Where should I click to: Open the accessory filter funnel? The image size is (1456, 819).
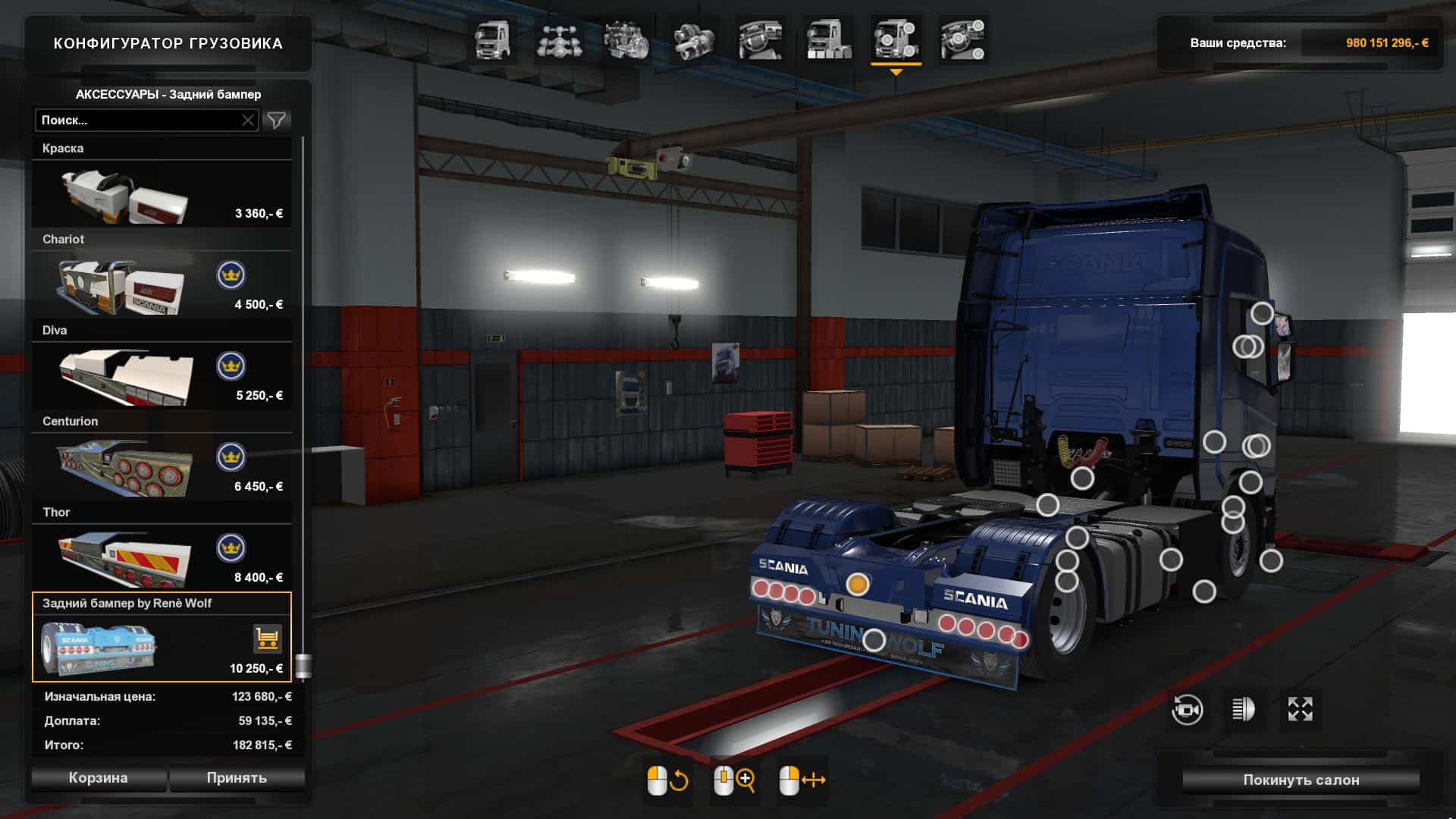tap(277, 120)
